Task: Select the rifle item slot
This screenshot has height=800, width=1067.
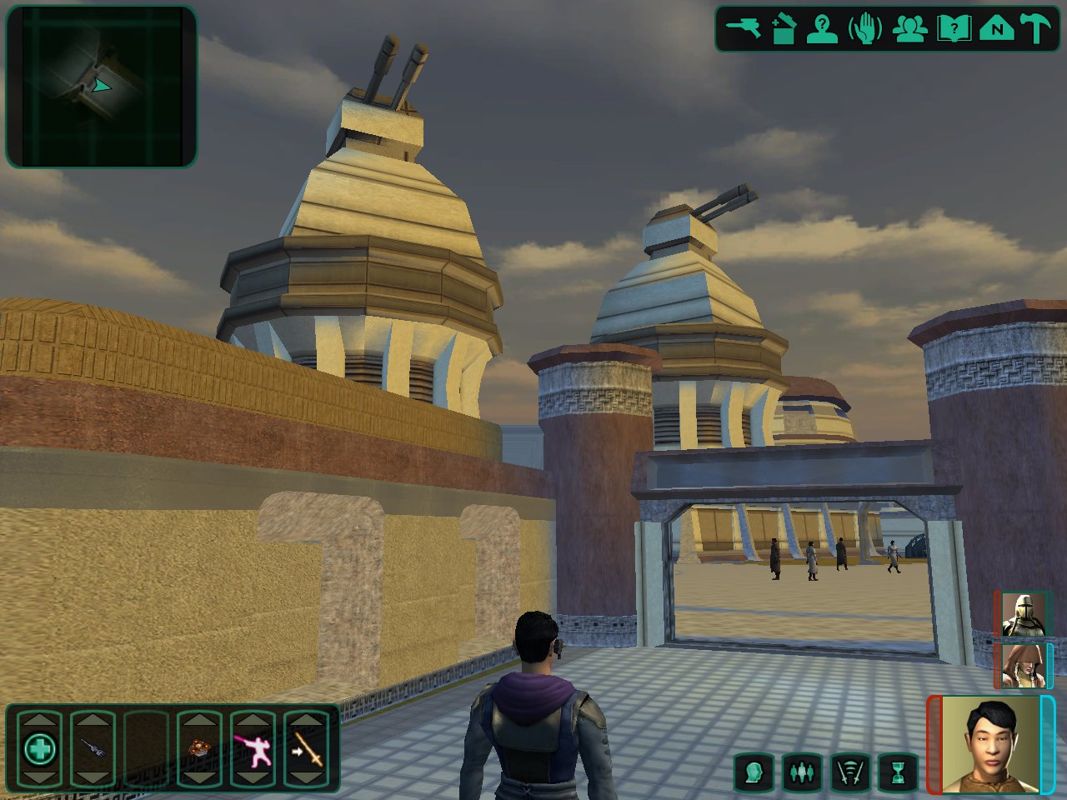Action: coord(93,749)
